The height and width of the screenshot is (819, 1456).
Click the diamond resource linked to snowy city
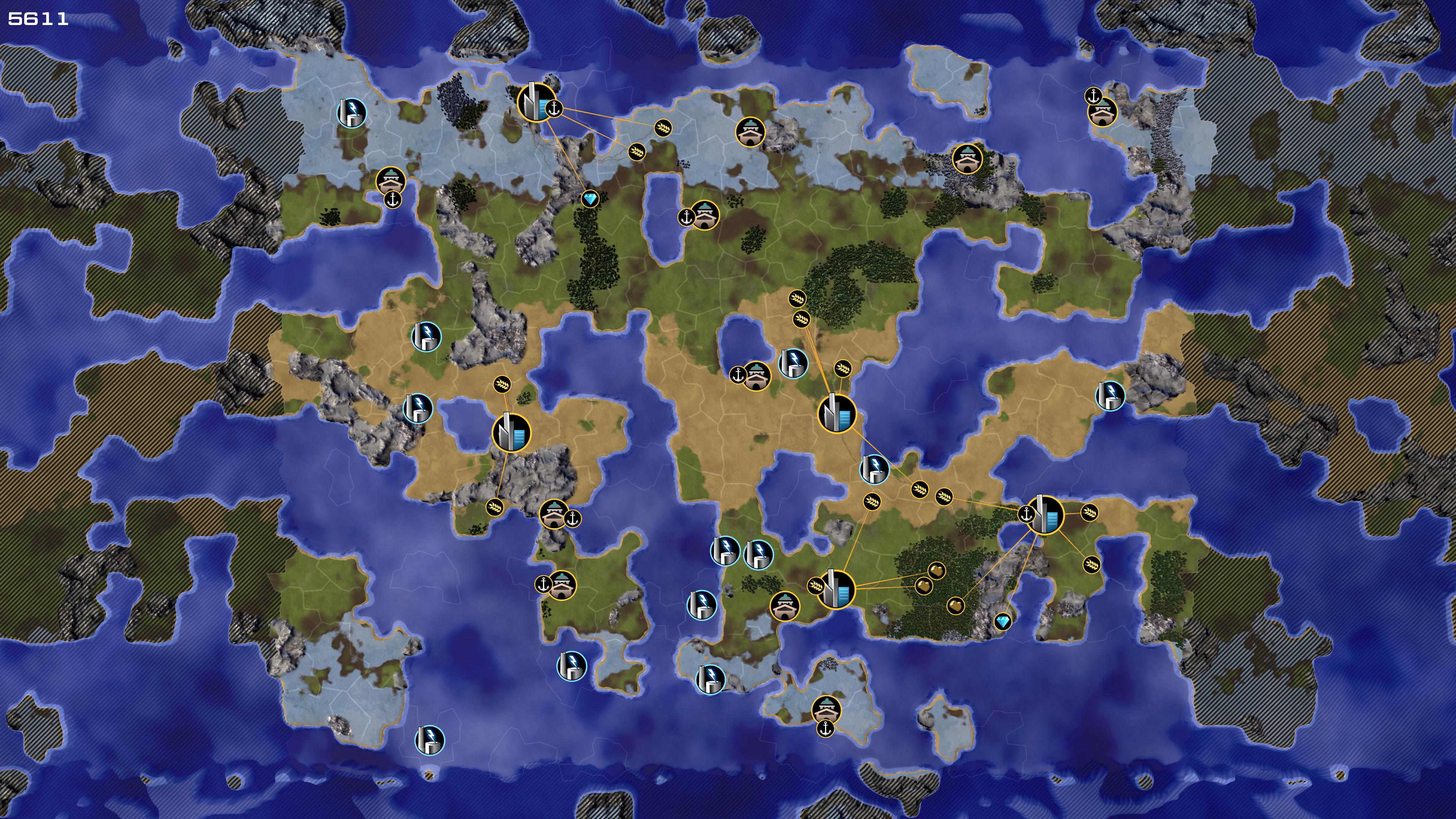(x=590, y=199)
